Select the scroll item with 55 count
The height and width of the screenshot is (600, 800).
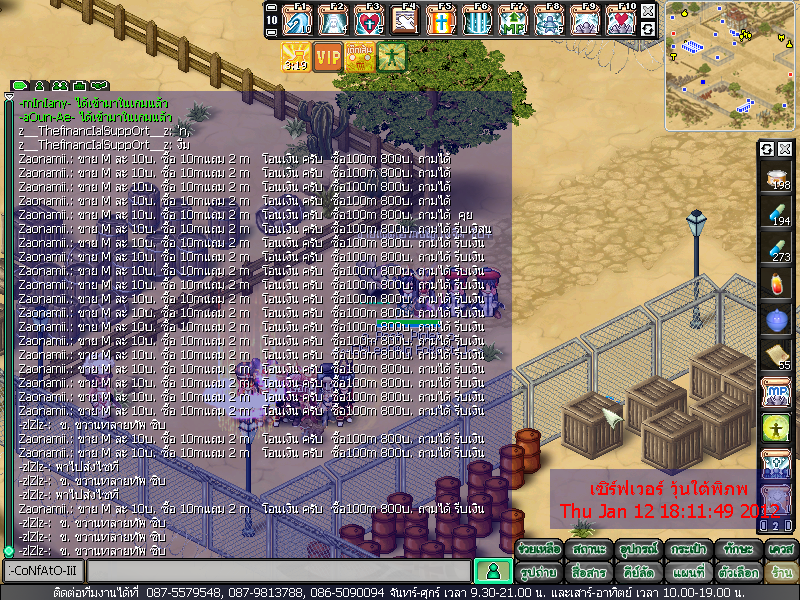[776, 355]
